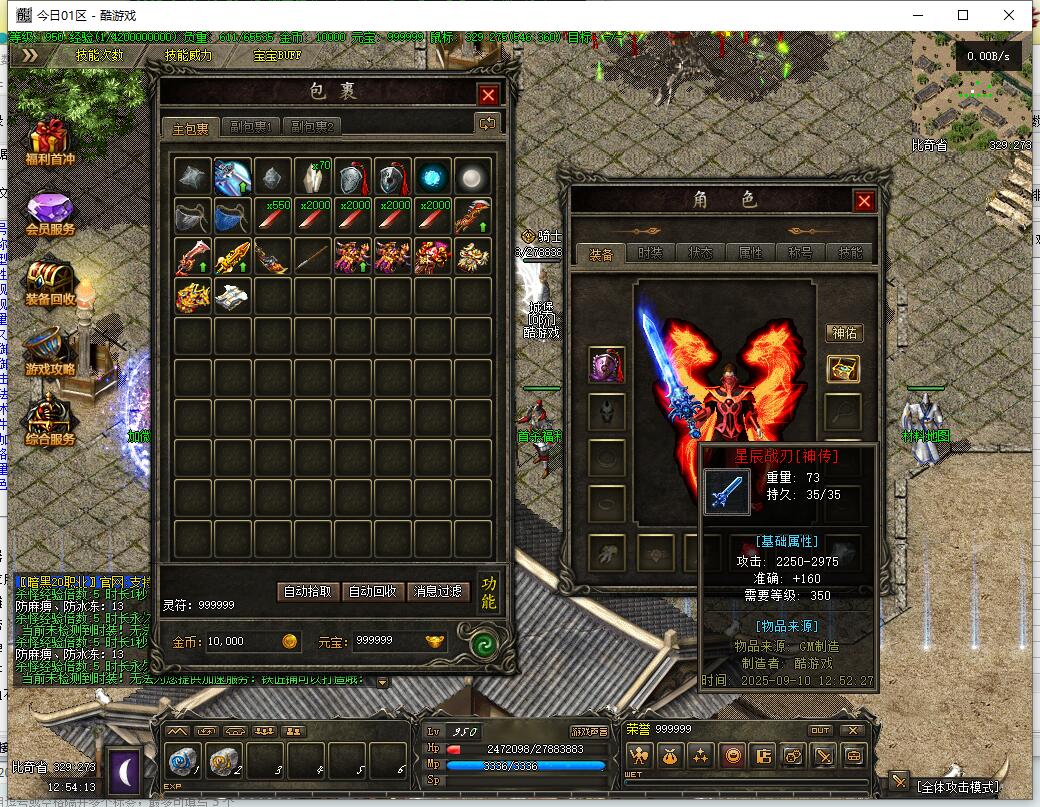1040x807 pixels.
Task: Open the 技能 tab in character panel
Action: click(x=850, y=254)
